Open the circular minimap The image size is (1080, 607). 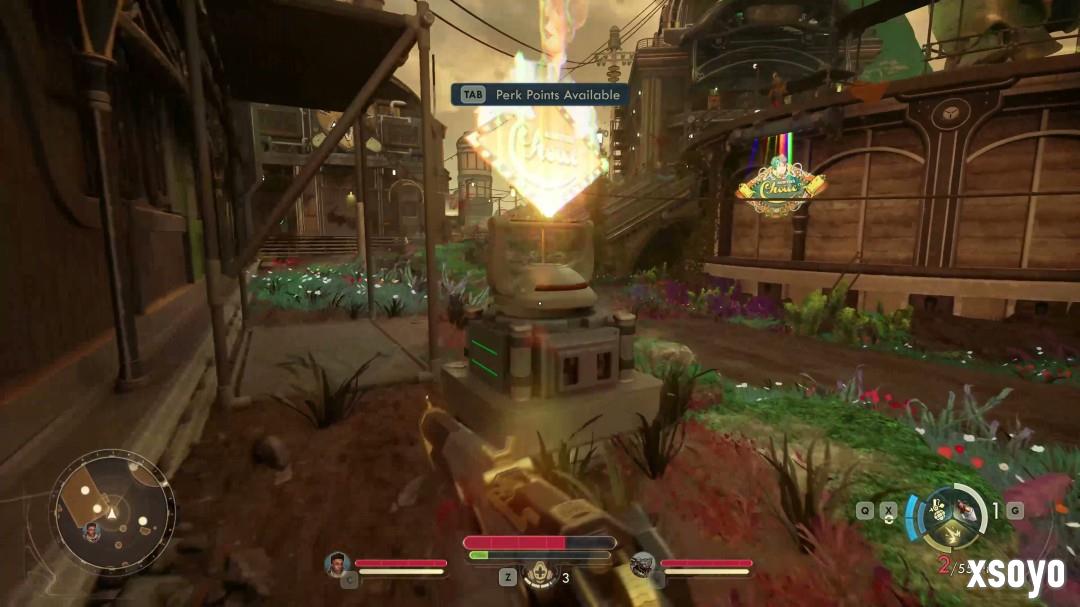pos(112,513)
